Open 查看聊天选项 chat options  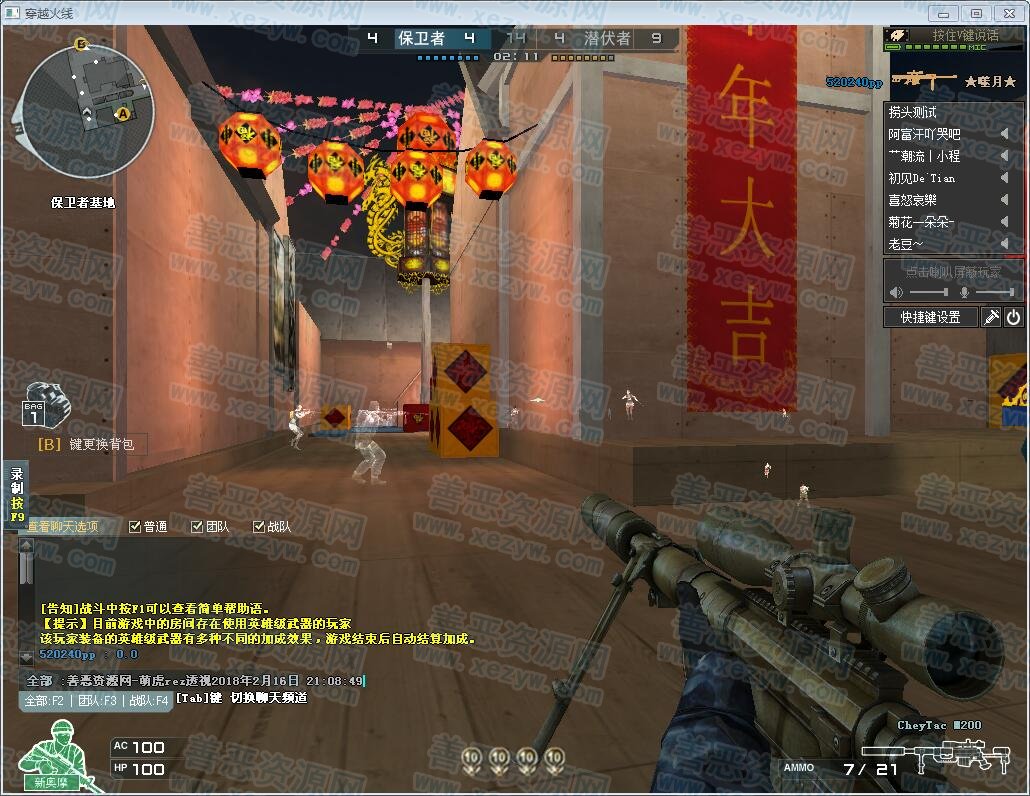point(62,527)
